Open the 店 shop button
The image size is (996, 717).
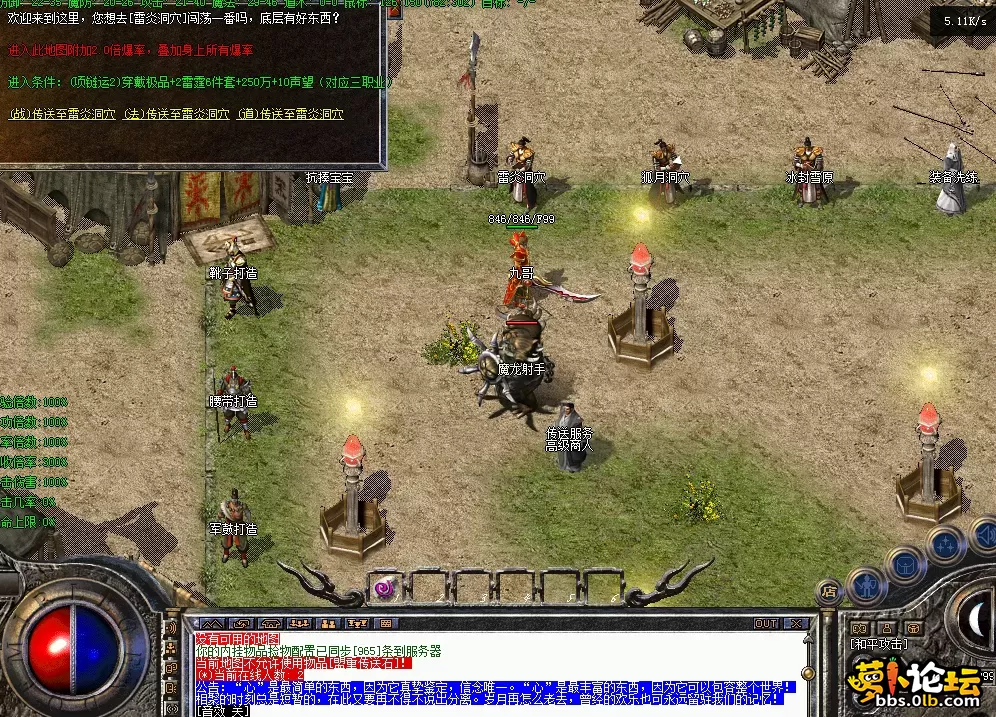pos(829,593)
